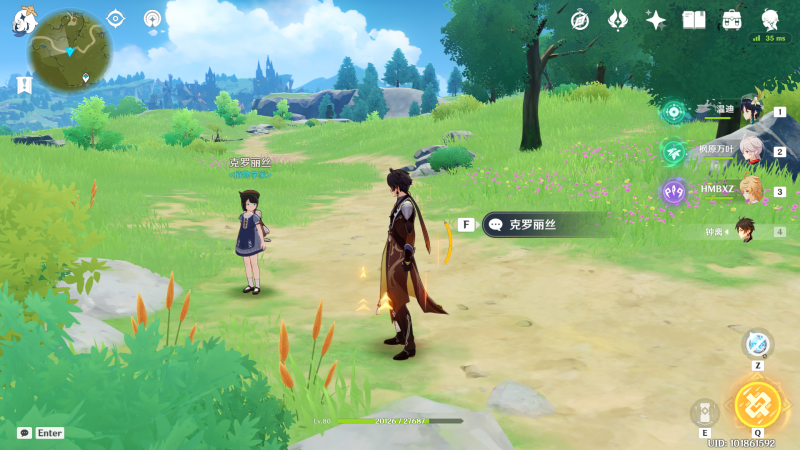The image size is (800, 450).
Task: Open the backpack inventory icon
Action: (x=732, y=20)
